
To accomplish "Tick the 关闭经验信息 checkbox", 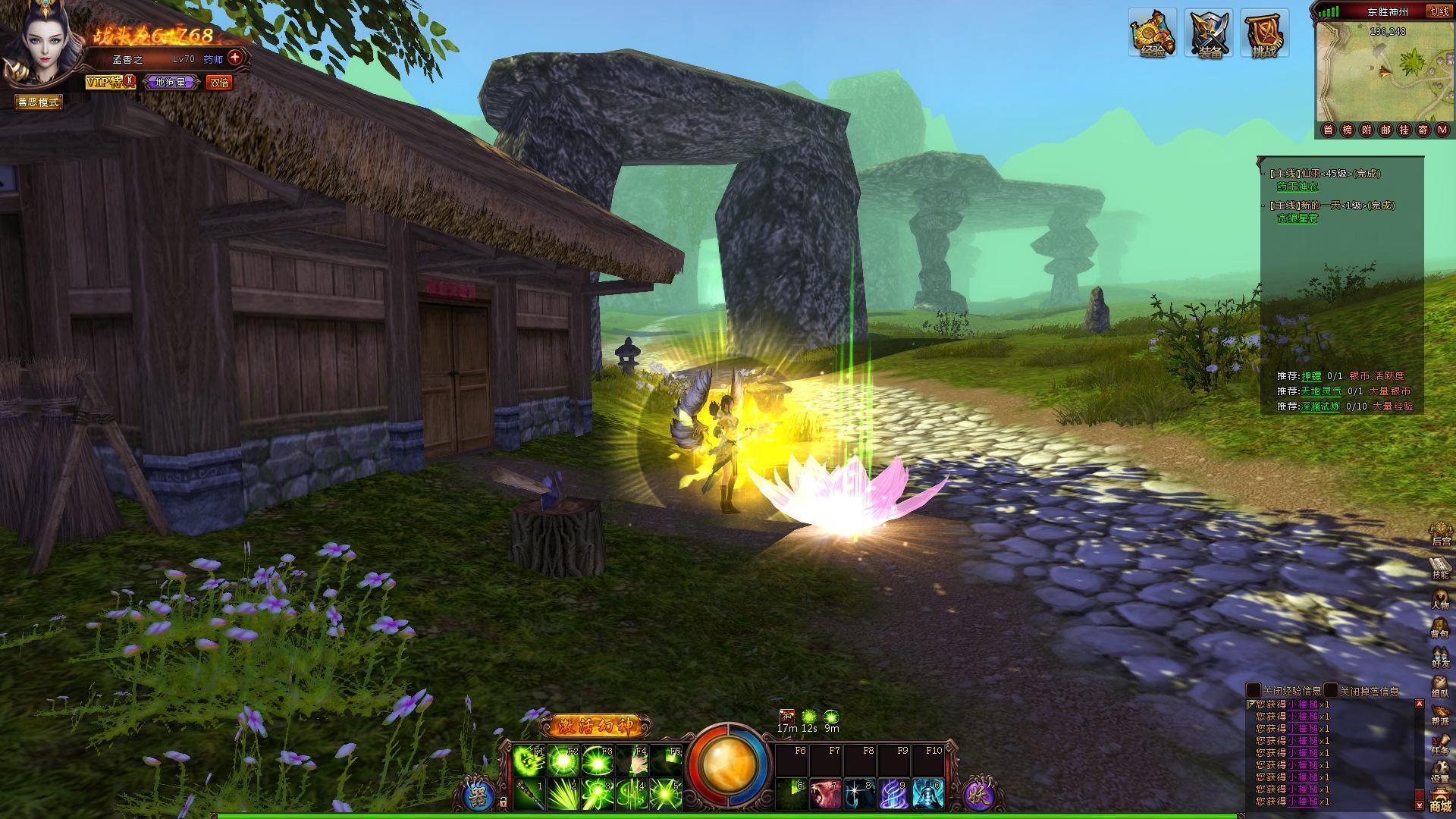I will 1254,691.
